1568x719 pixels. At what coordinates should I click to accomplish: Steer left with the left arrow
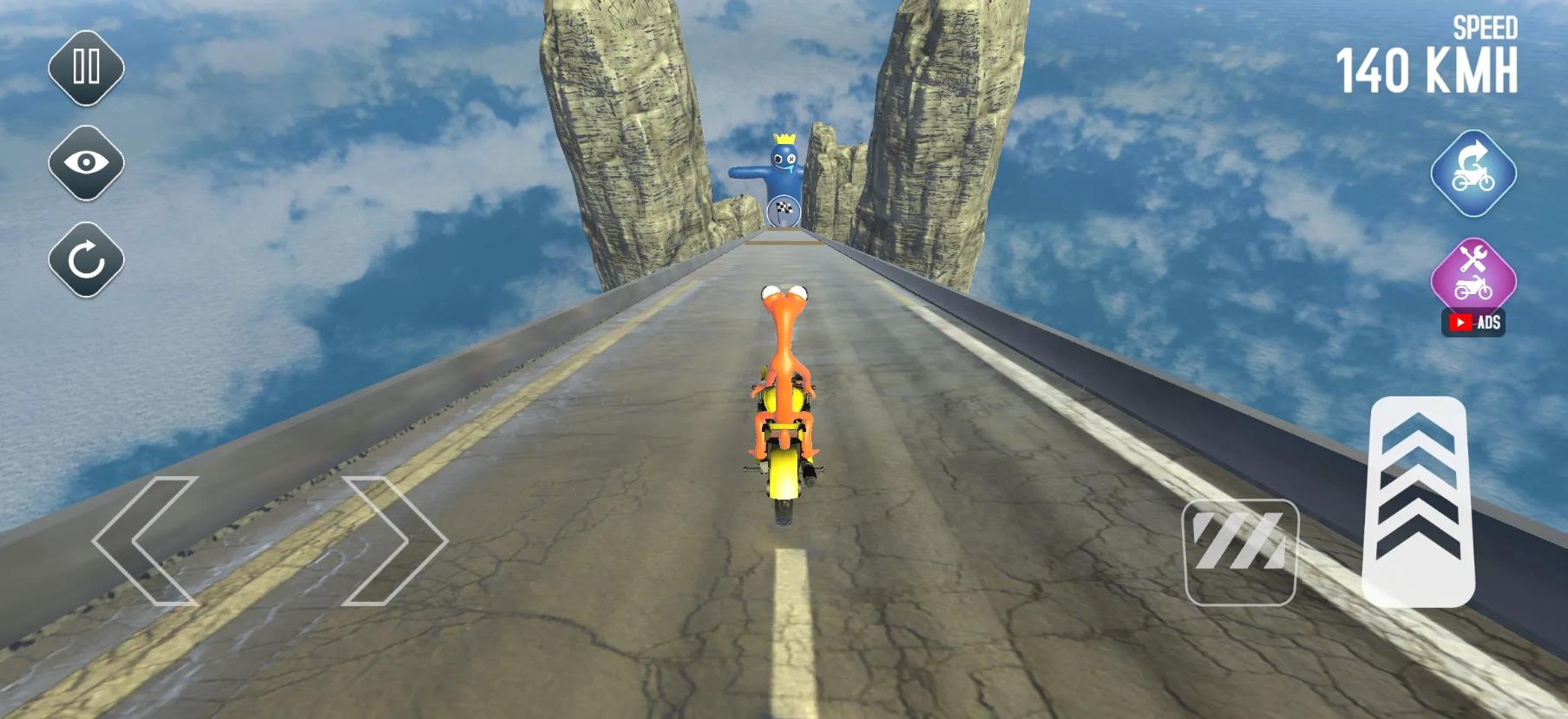(x=146, y=539)
